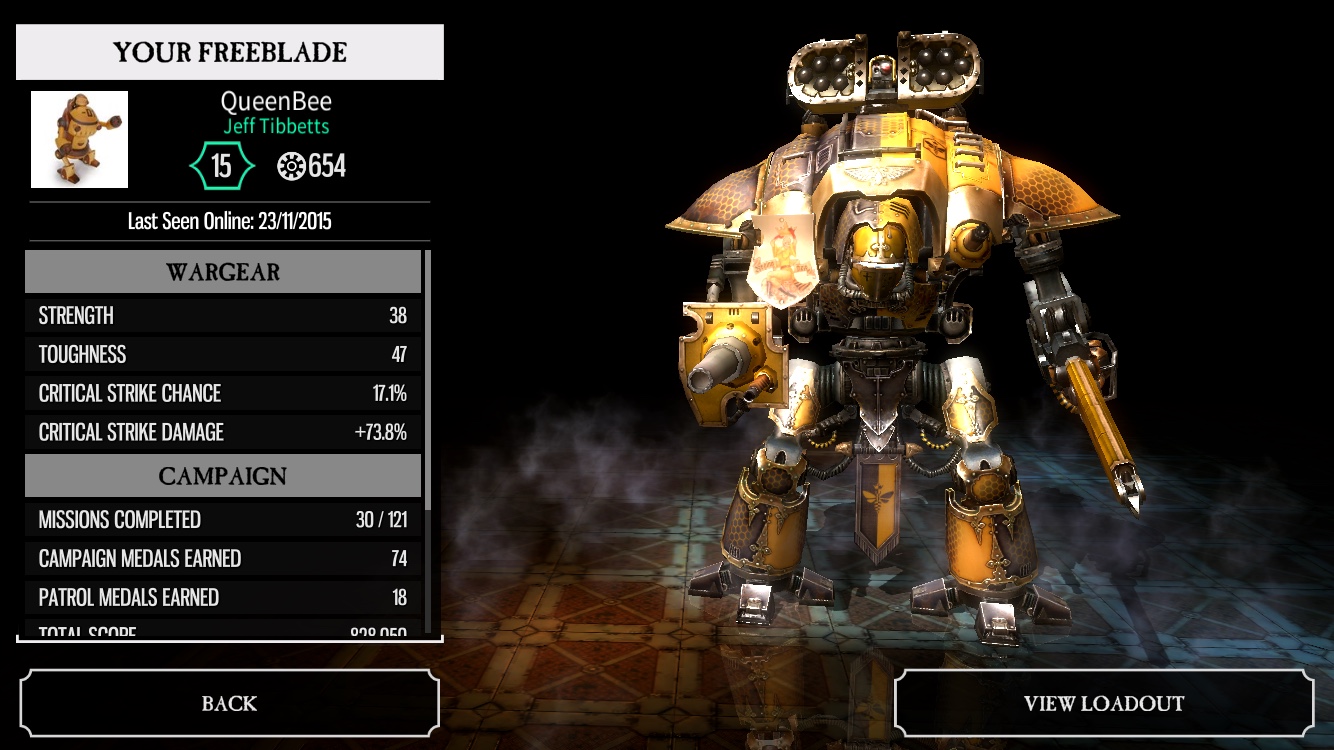Select the Jeff Tibbetts player name
Screen dimensions: 1334x750
click(276, 127)
